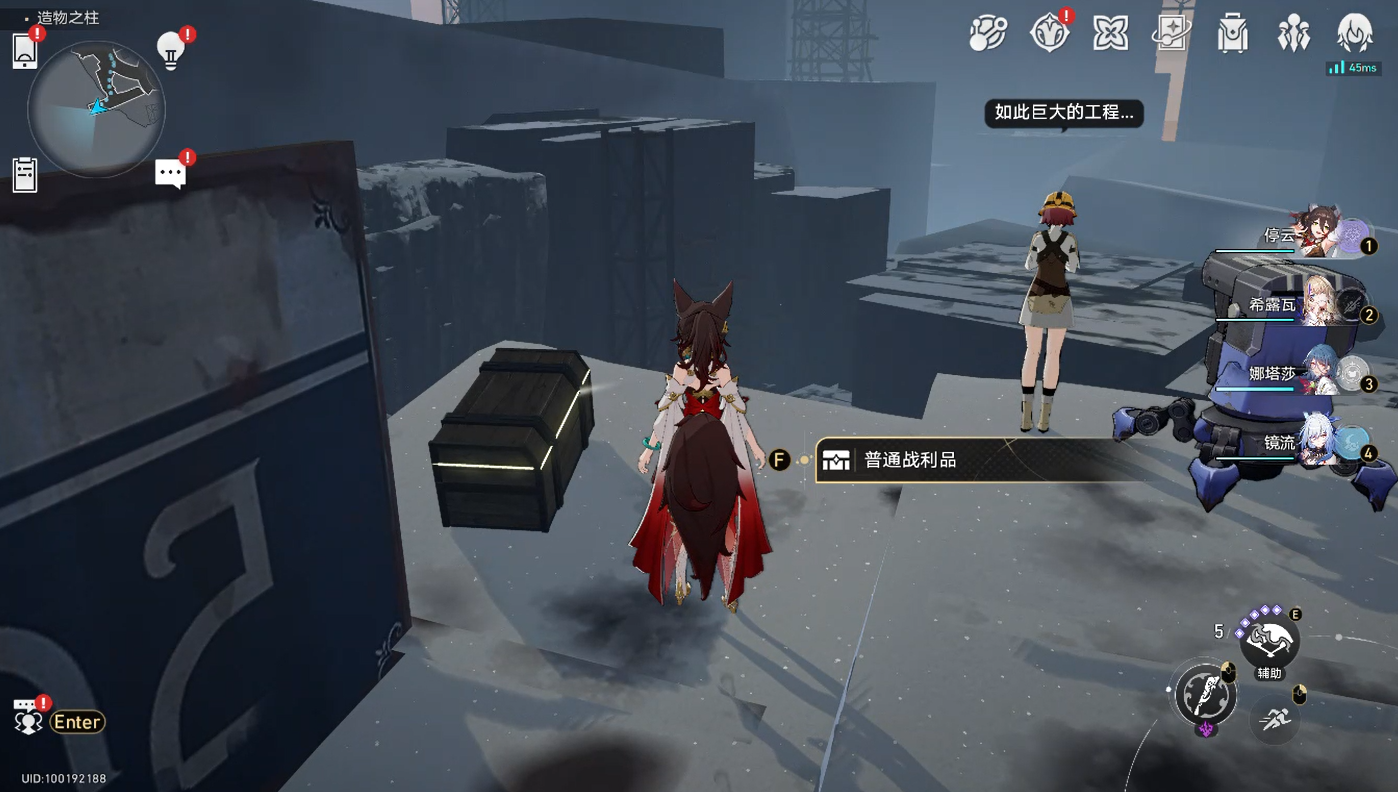Open the speech bubble messages icon
This screenshot has width=1398, height=792.
click(x=170, y=174)
